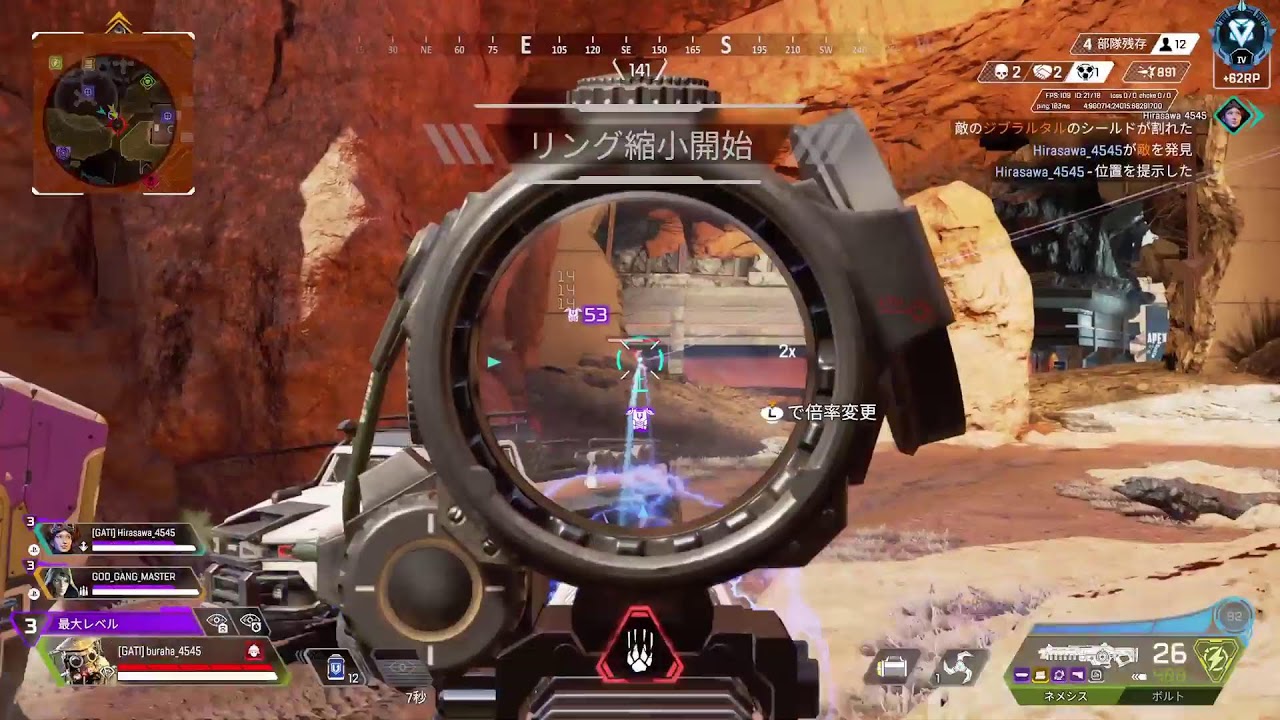This screenshot has height=720, width=1280.
Task: Open the circular minimap
Action: 113,114
